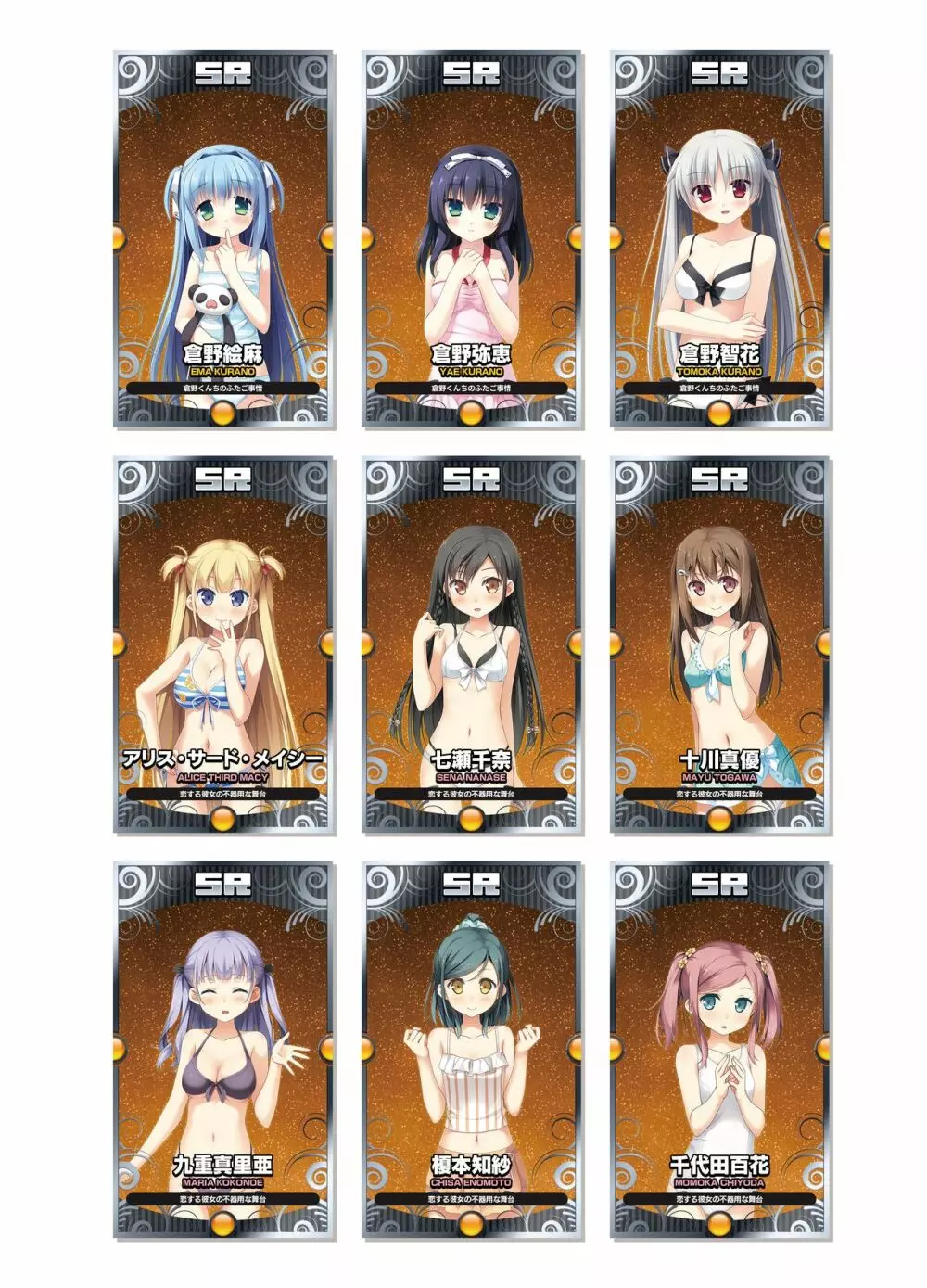Select the Alice Third Macy card
The height and width of the screenshot is (1288, 927).
223,644
